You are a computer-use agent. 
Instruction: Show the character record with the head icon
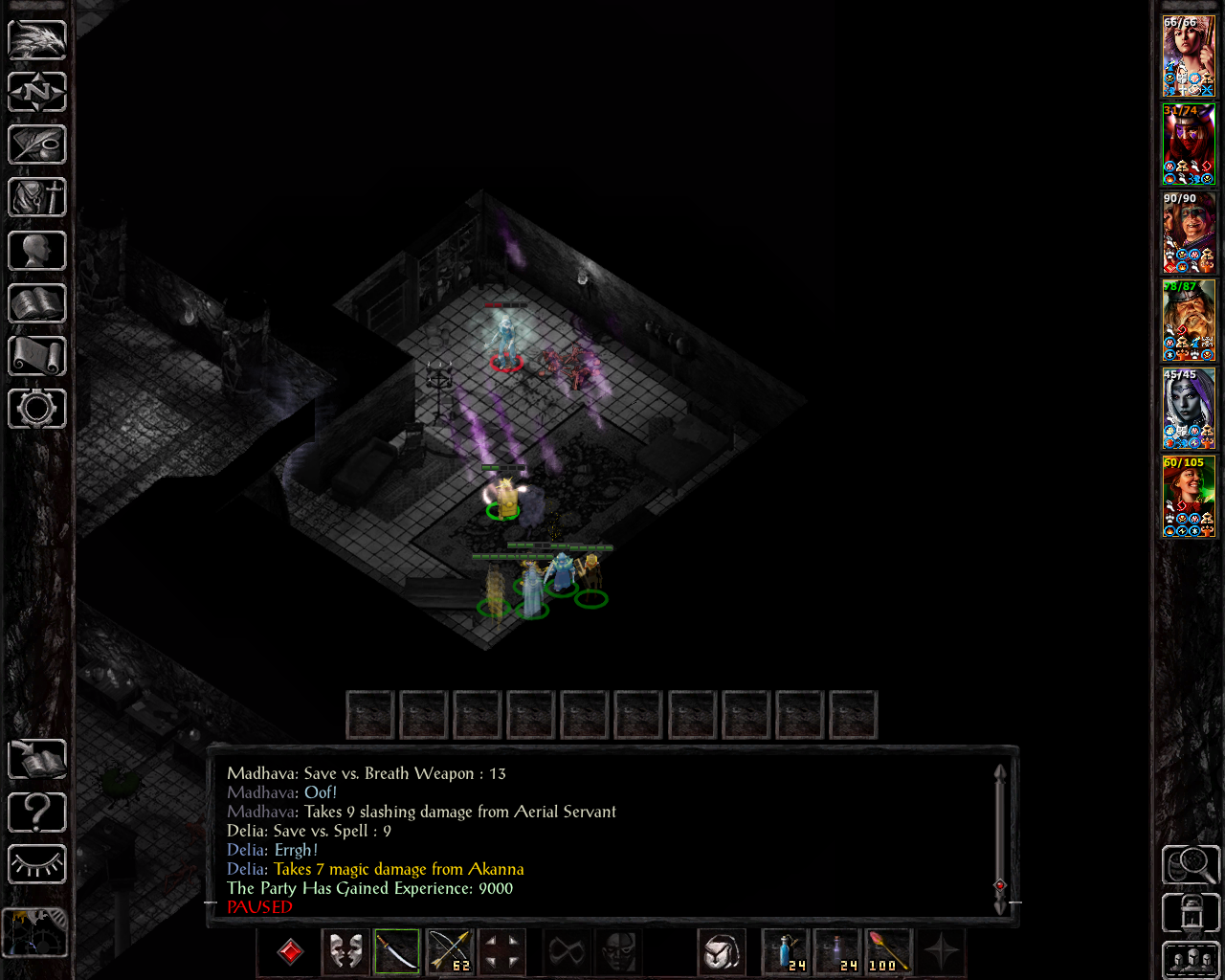37,251
